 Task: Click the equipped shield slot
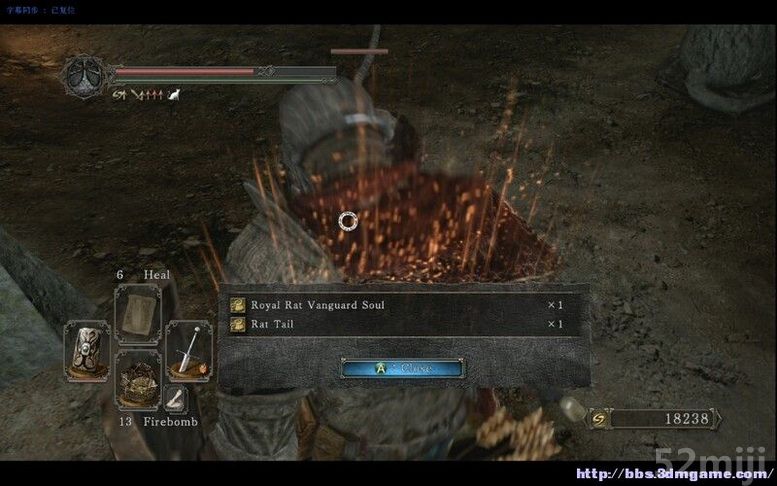coord(87,350)
